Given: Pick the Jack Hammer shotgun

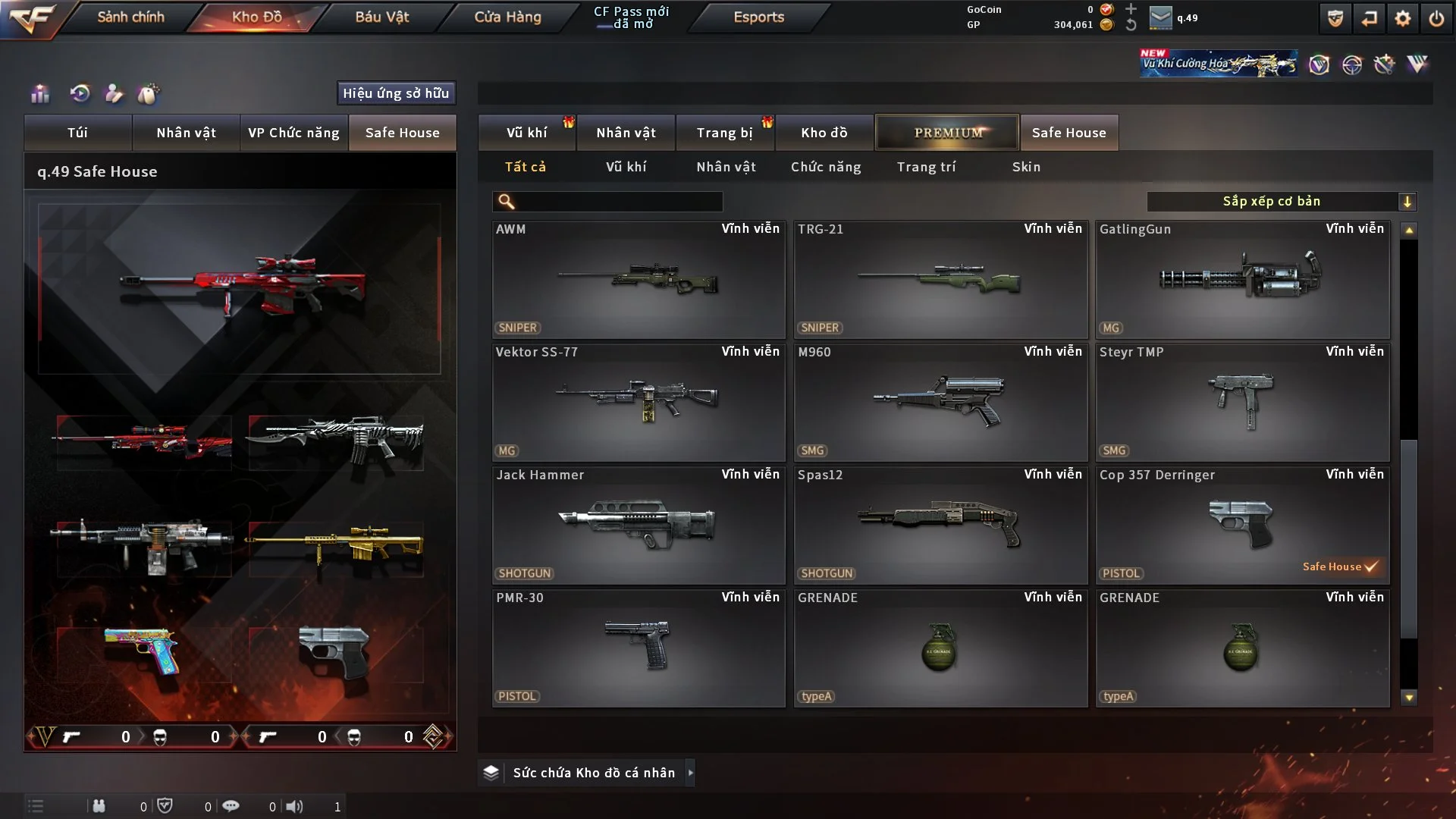Looking at the screenshot, I should tap(638, 526).
